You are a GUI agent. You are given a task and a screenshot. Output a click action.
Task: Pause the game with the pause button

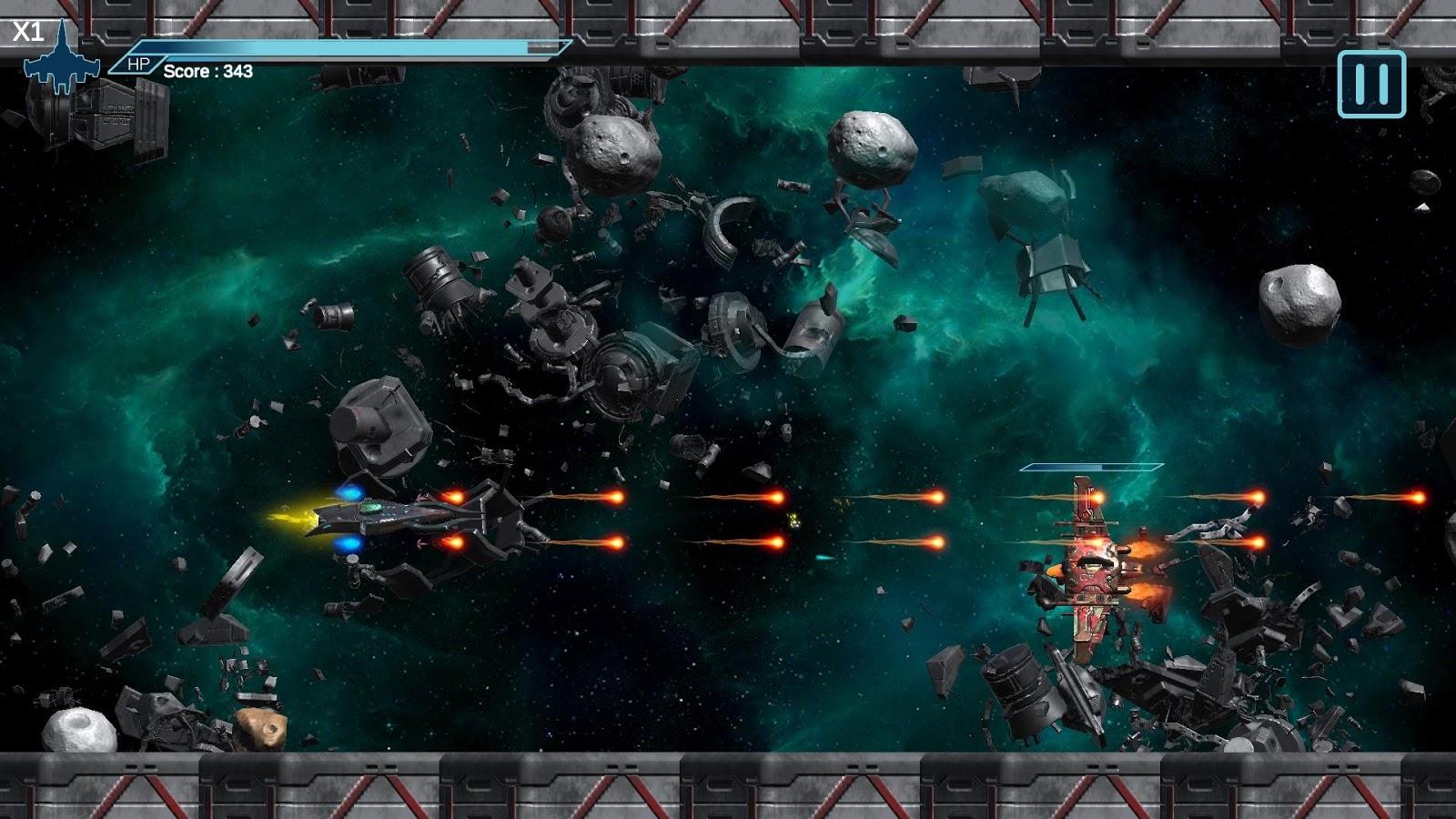coord(1371,84)
